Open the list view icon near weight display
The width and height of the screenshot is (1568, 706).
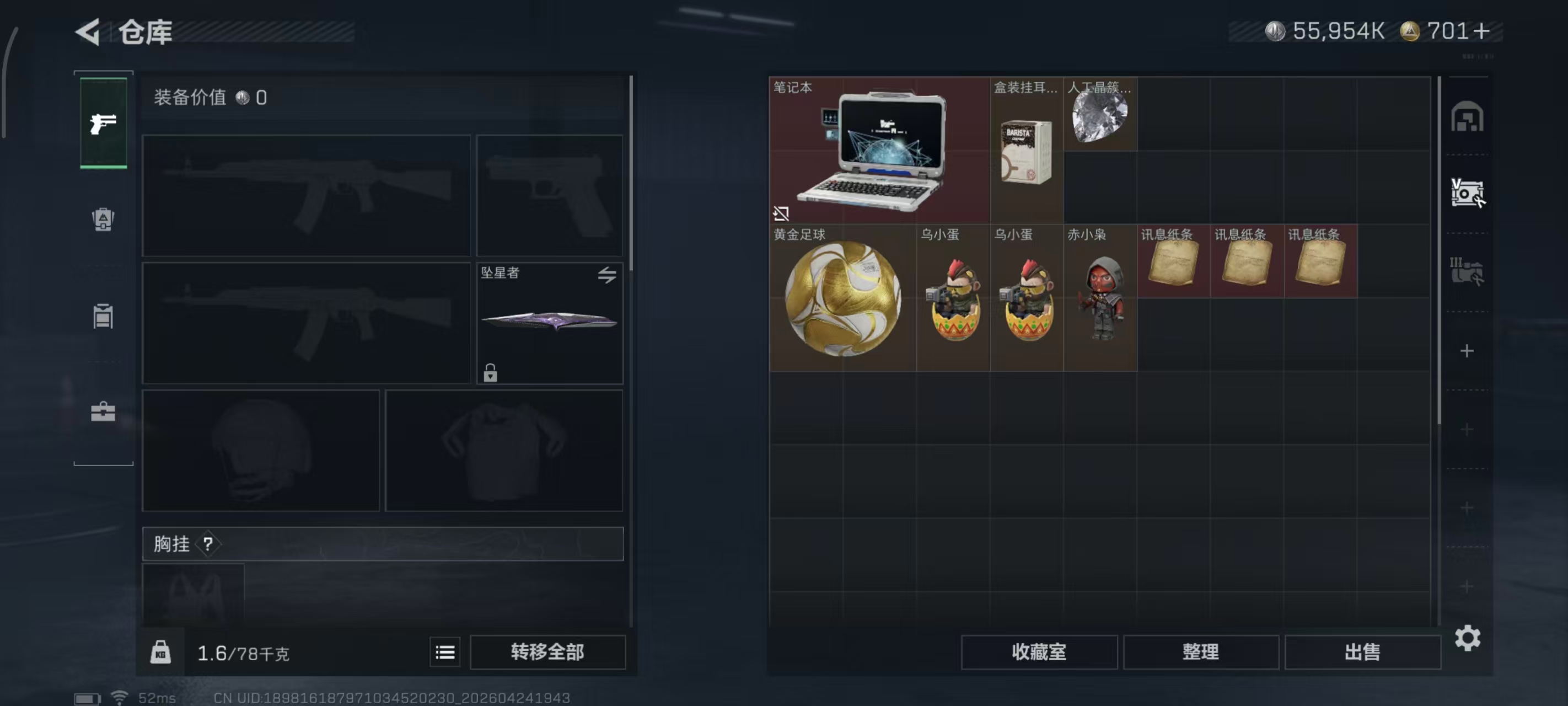click(445, 652)
